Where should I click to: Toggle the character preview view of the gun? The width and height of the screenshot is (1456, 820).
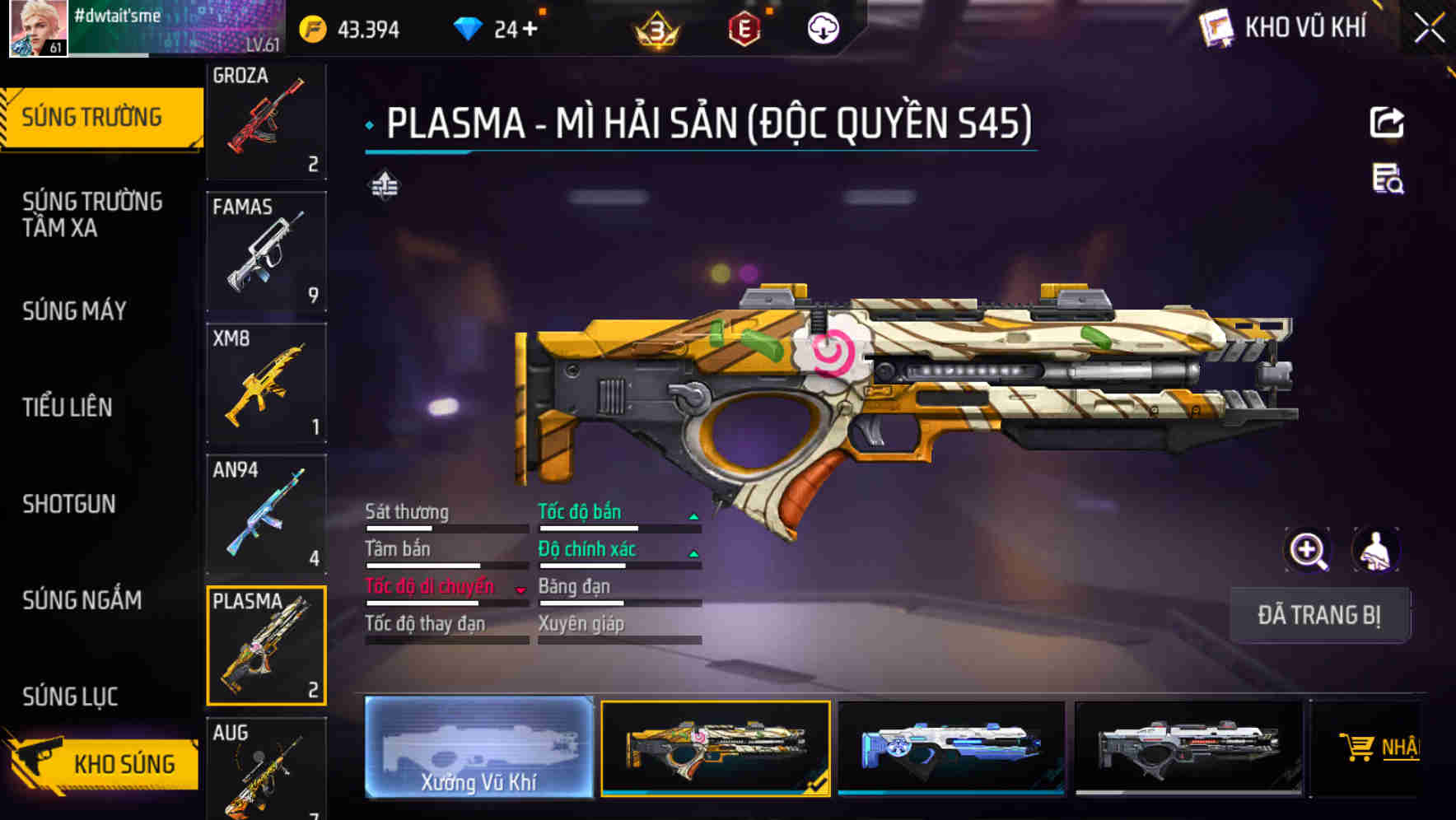click(x=1374, y=550)
